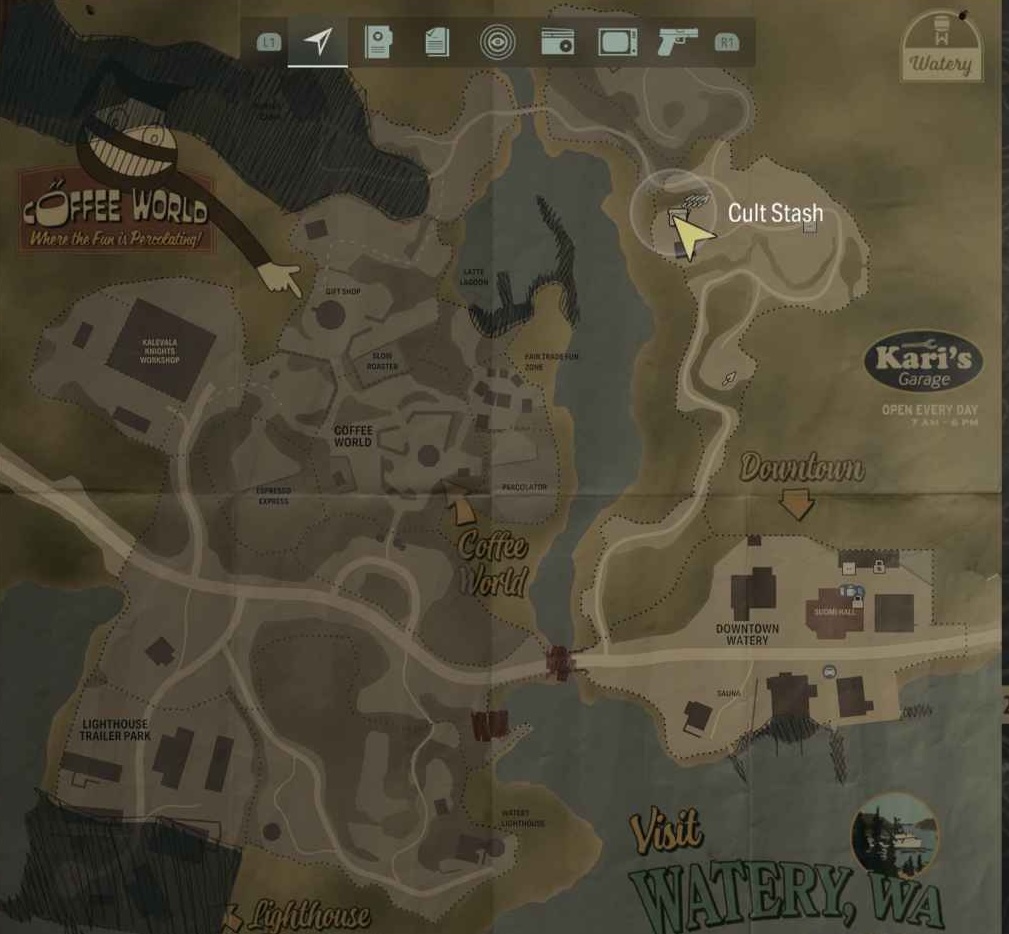Switch to the radio tab
The height and width of the screenshot is (934, 1009).
click(557, 42)
